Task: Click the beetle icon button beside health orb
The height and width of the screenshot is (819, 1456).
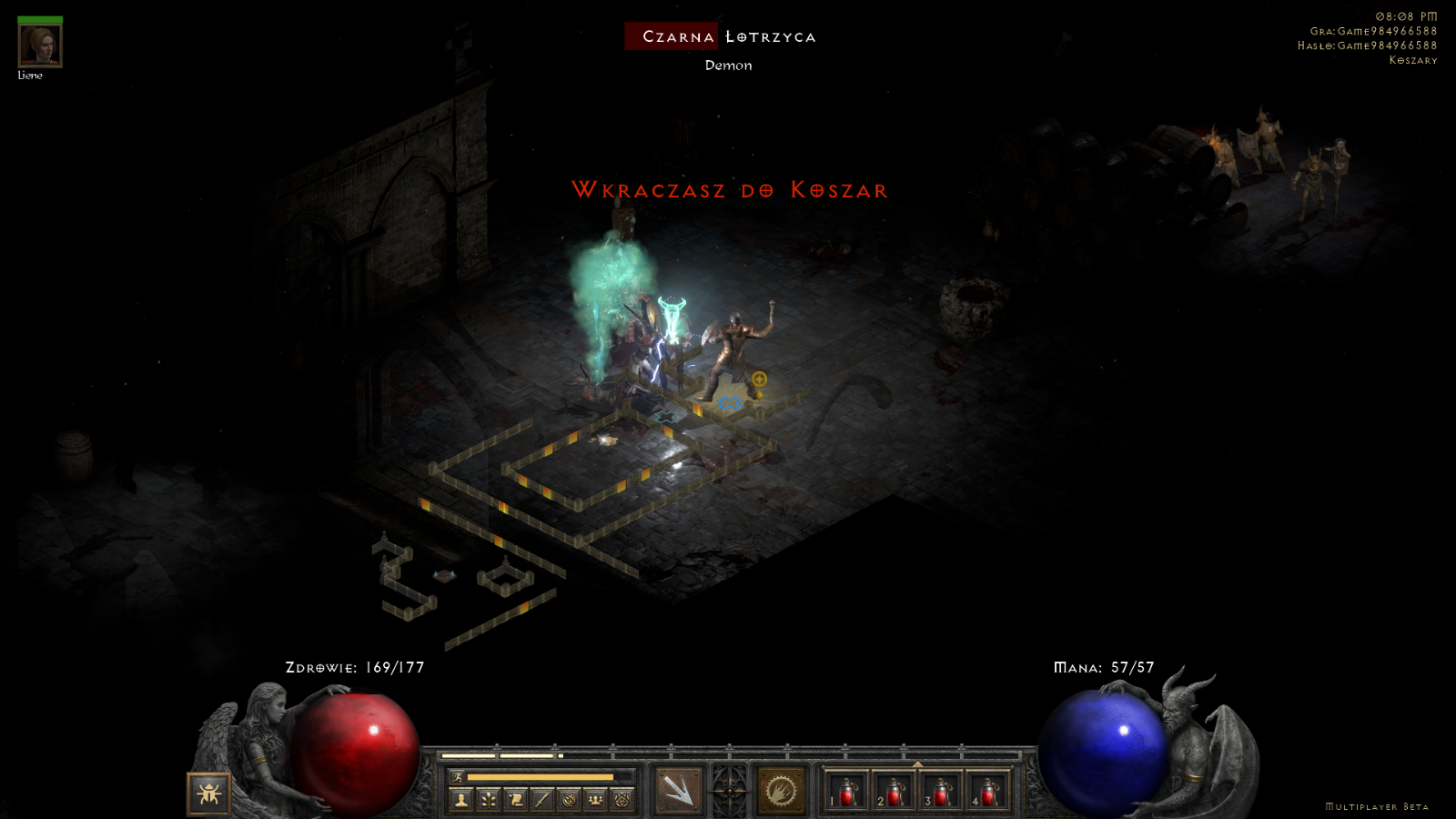Action: 208,794
